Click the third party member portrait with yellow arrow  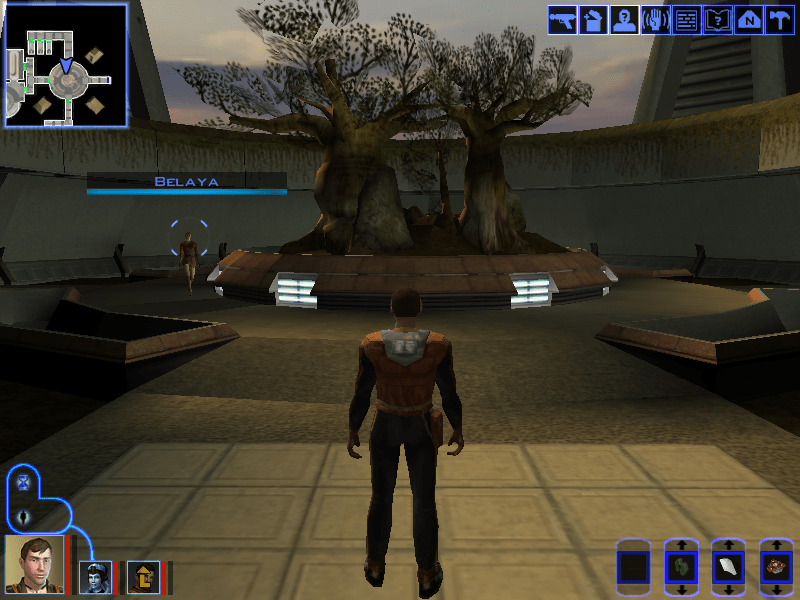(x=143, y=577)
